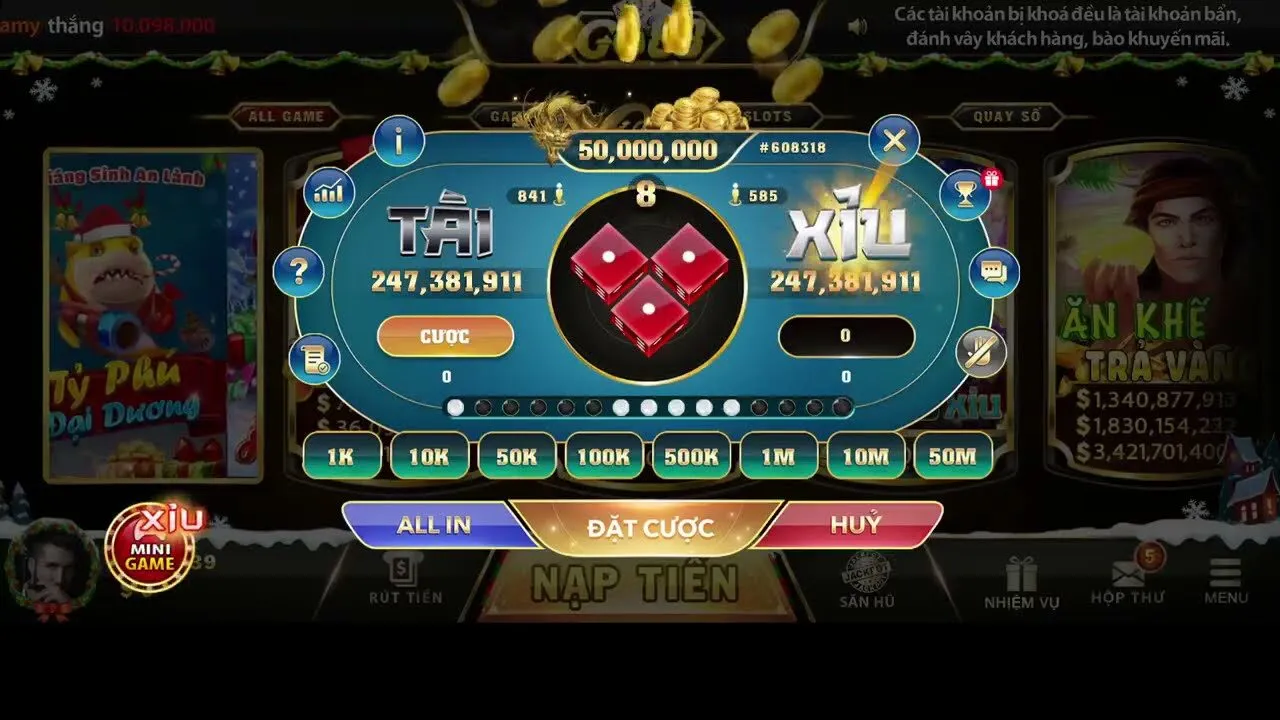Open the game info panel
This screenshot has height=720, width=1280.
[399, 140]
